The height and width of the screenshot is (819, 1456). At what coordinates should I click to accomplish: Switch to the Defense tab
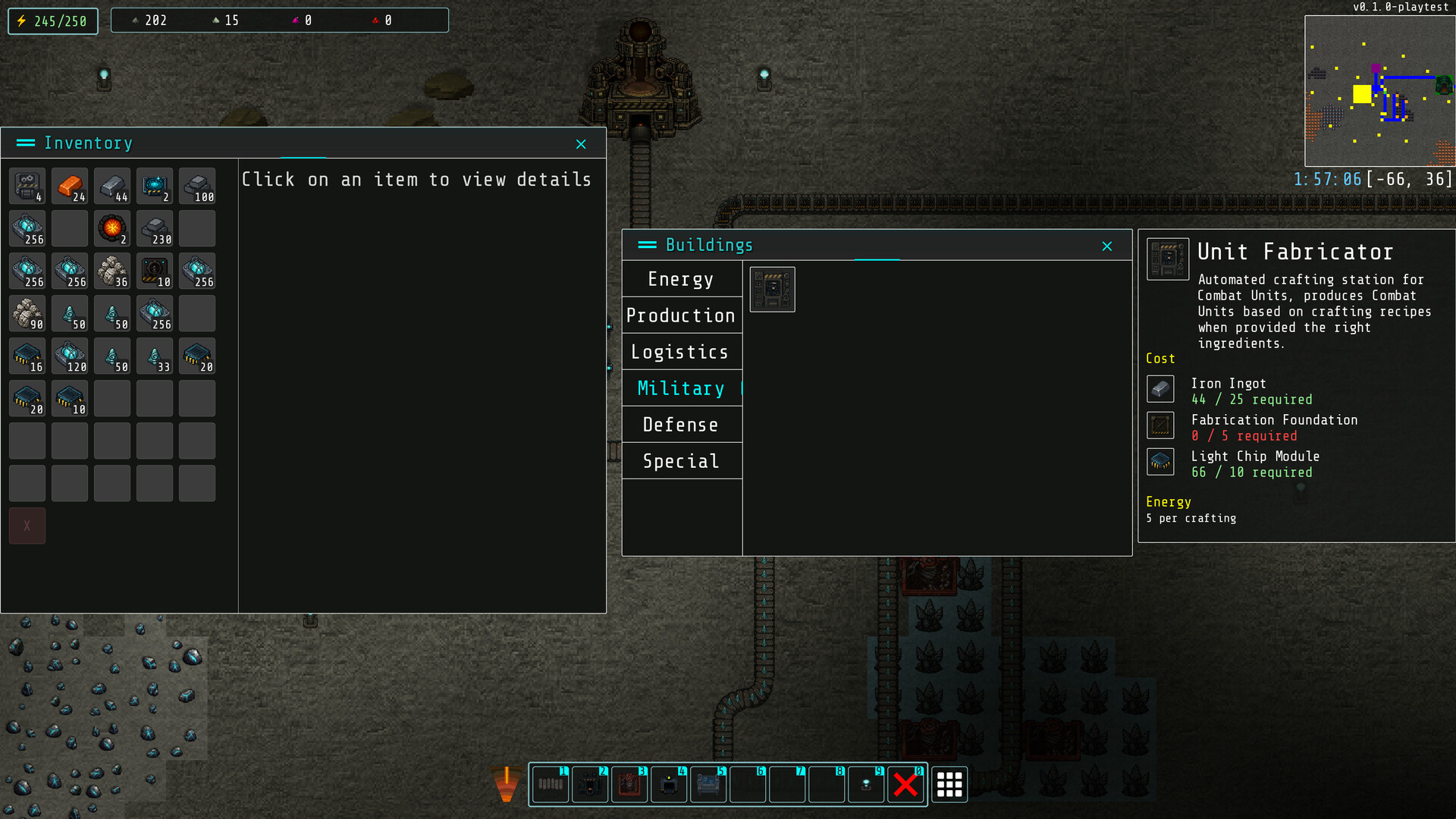(x=680, y=425)
